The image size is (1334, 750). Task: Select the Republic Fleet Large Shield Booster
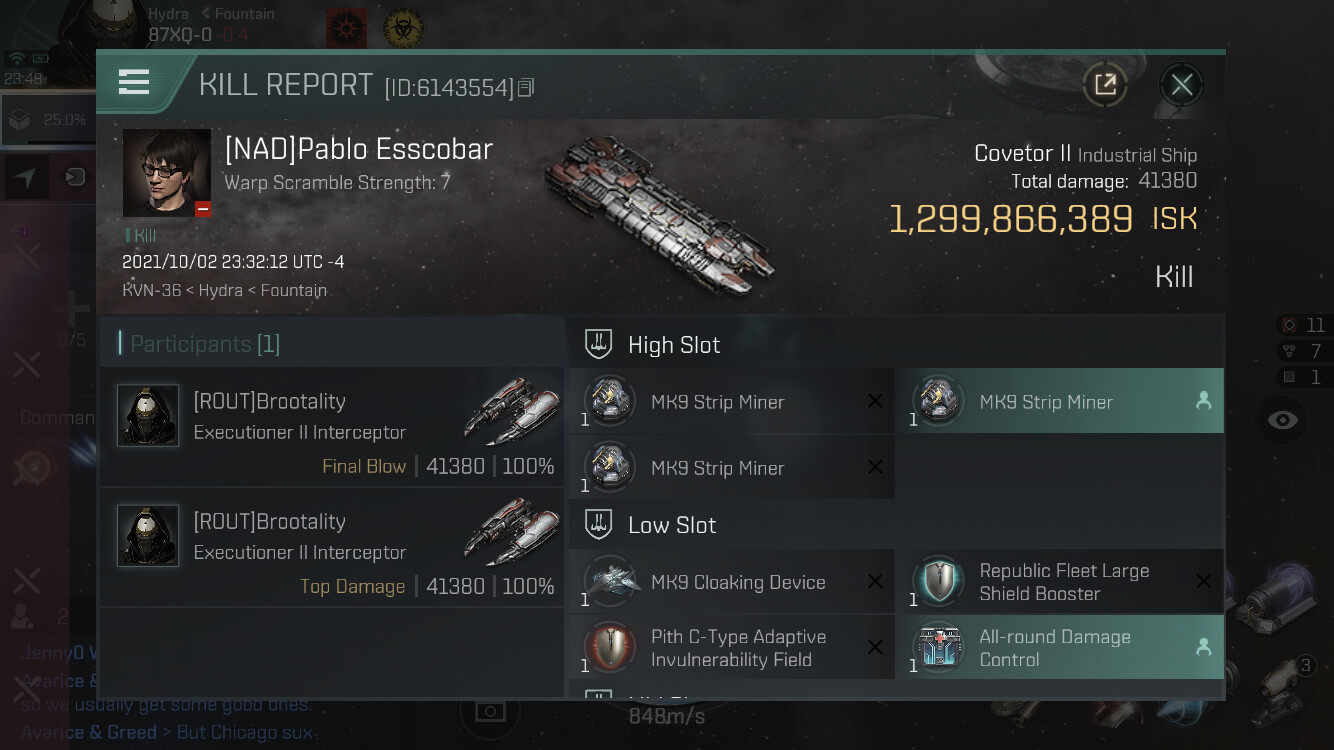(x=1059, y=582)
